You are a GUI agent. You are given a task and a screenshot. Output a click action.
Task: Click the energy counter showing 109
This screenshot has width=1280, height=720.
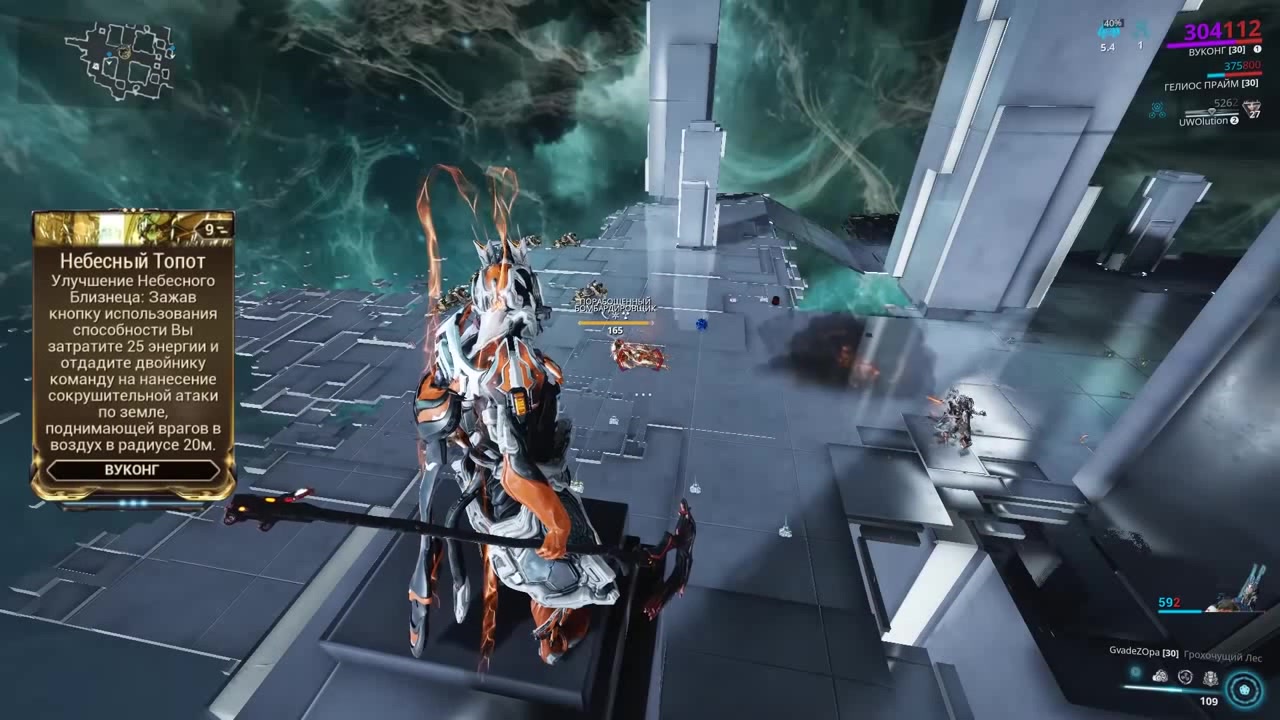coord(1210,701)
